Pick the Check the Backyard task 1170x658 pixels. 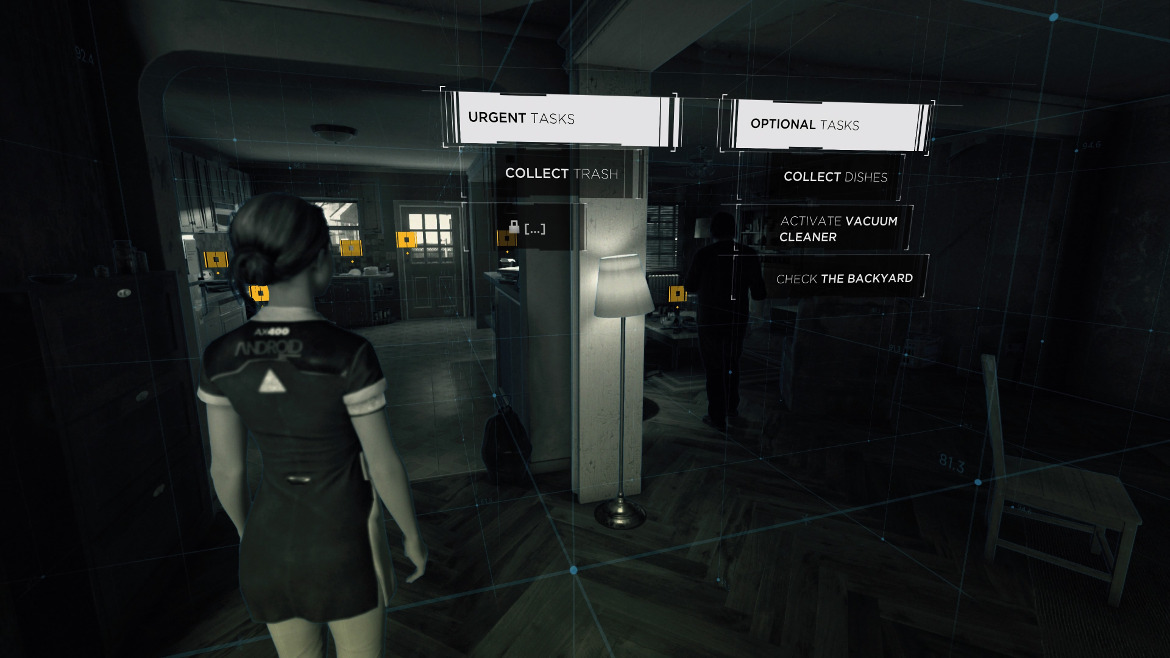tap(843, 278)
